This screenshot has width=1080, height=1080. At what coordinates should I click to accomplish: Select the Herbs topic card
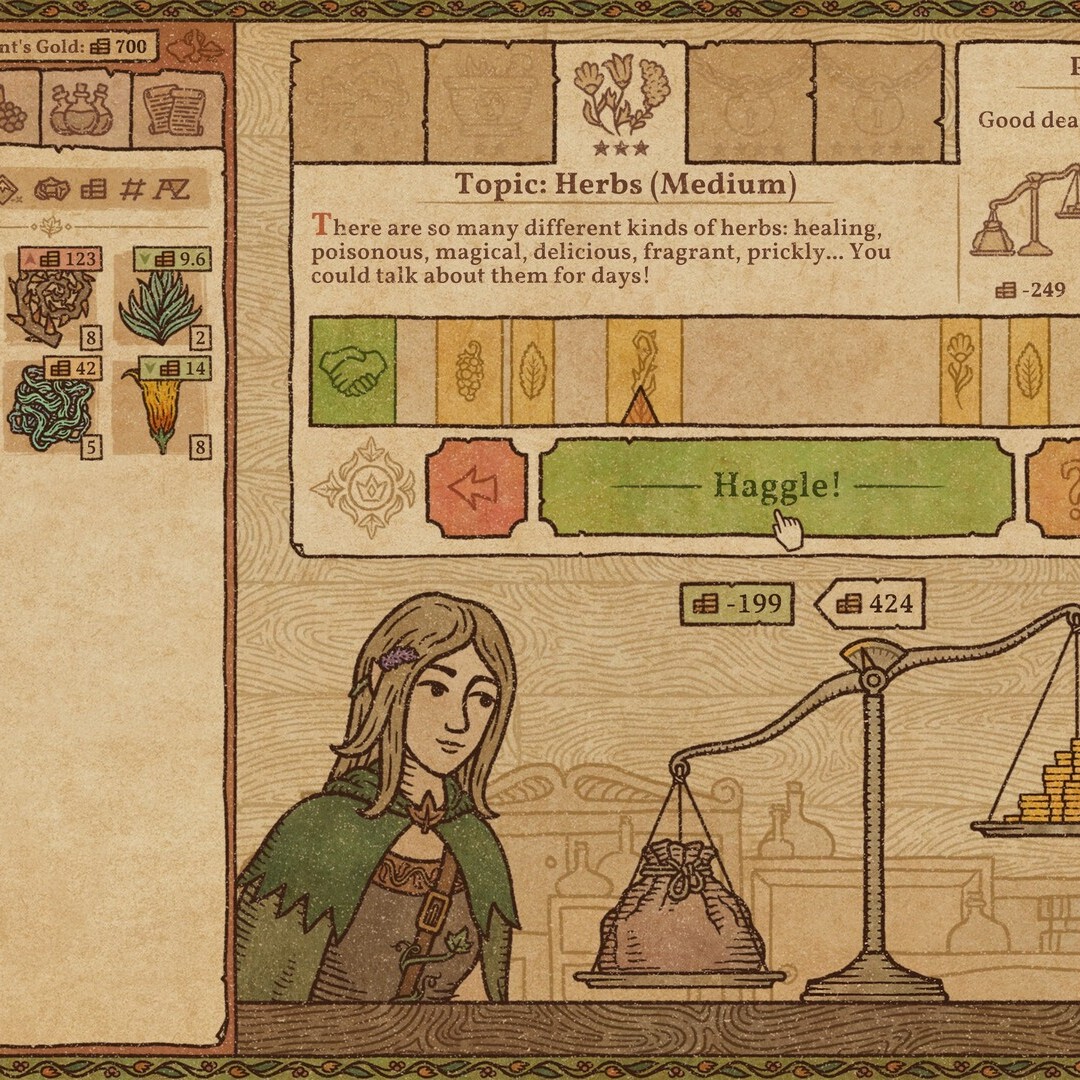620,103
